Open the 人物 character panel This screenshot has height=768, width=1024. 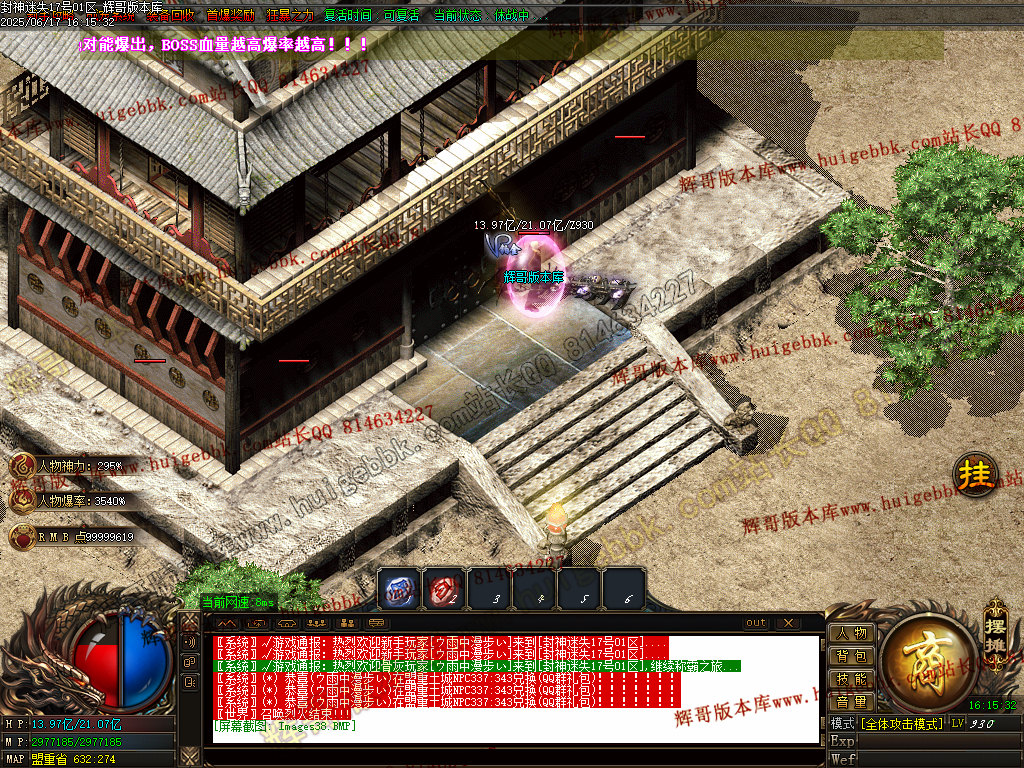(851, 633)
